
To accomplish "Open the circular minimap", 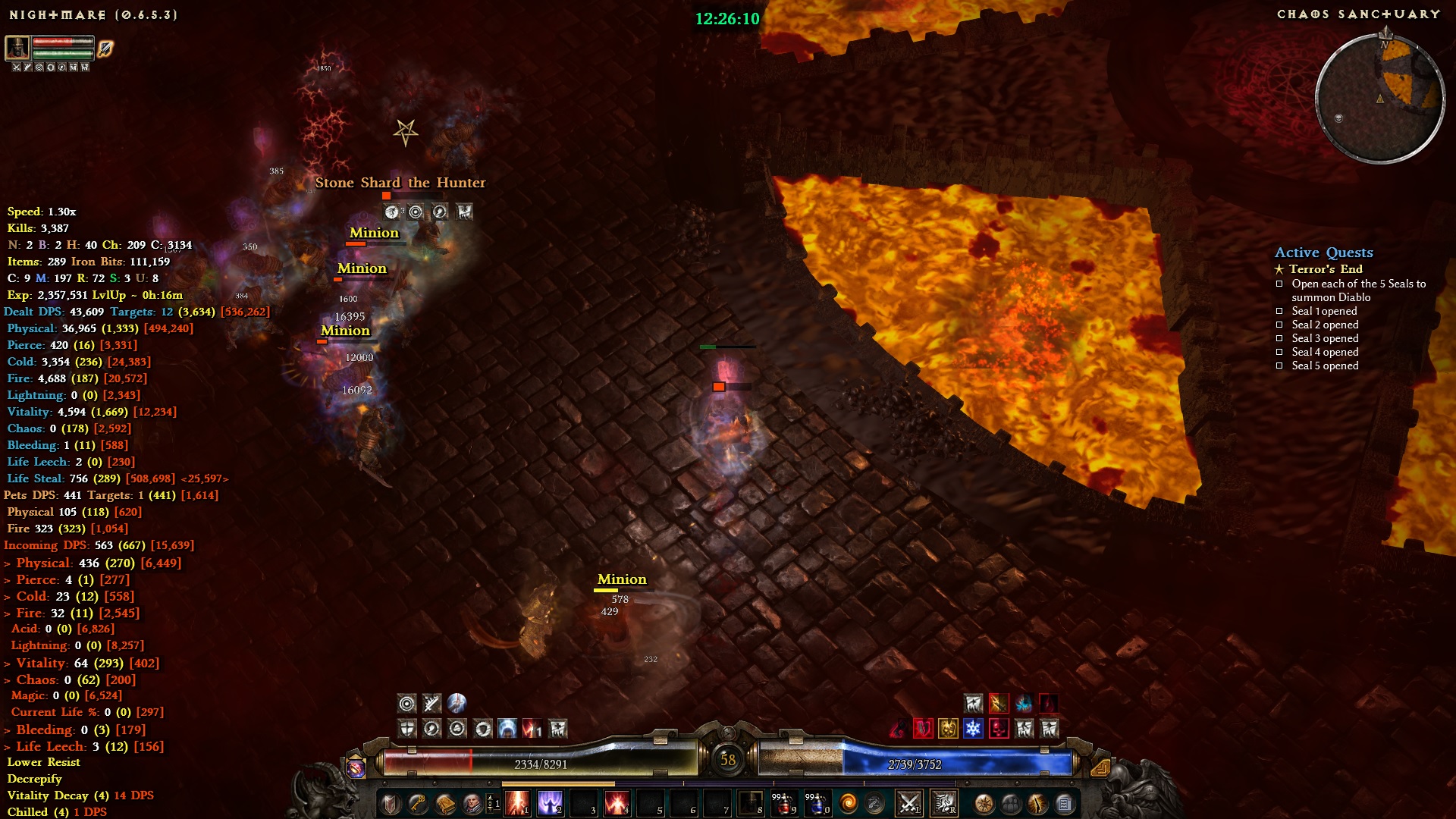I will pyautogui.click(x=1379, y=97).
